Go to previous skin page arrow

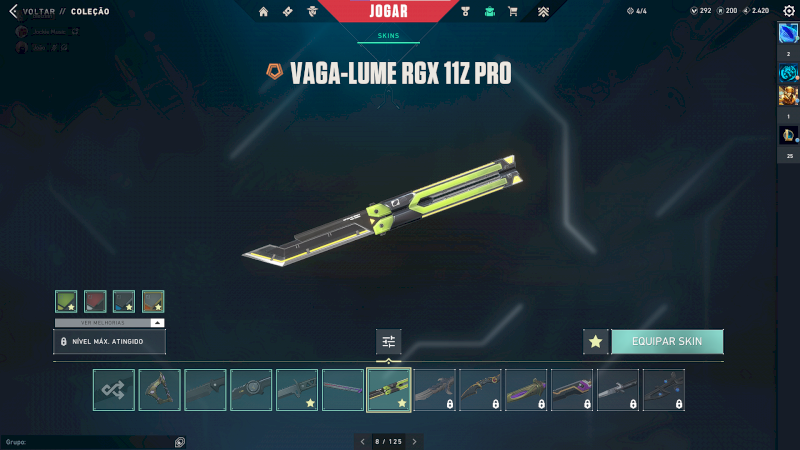coord(363,441)
